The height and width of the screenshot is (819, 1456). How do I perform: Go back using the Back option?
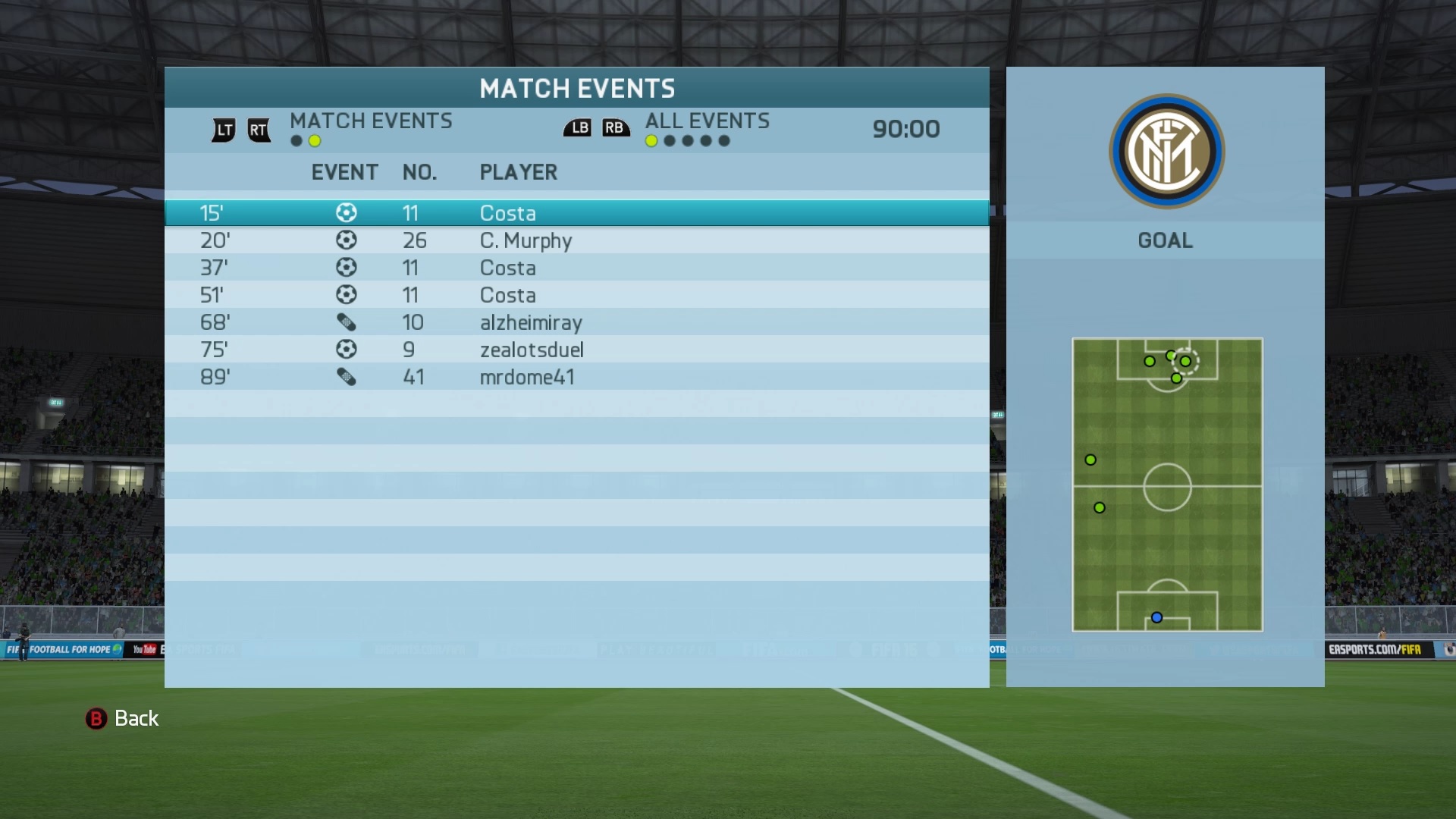[x=122, y=718]
